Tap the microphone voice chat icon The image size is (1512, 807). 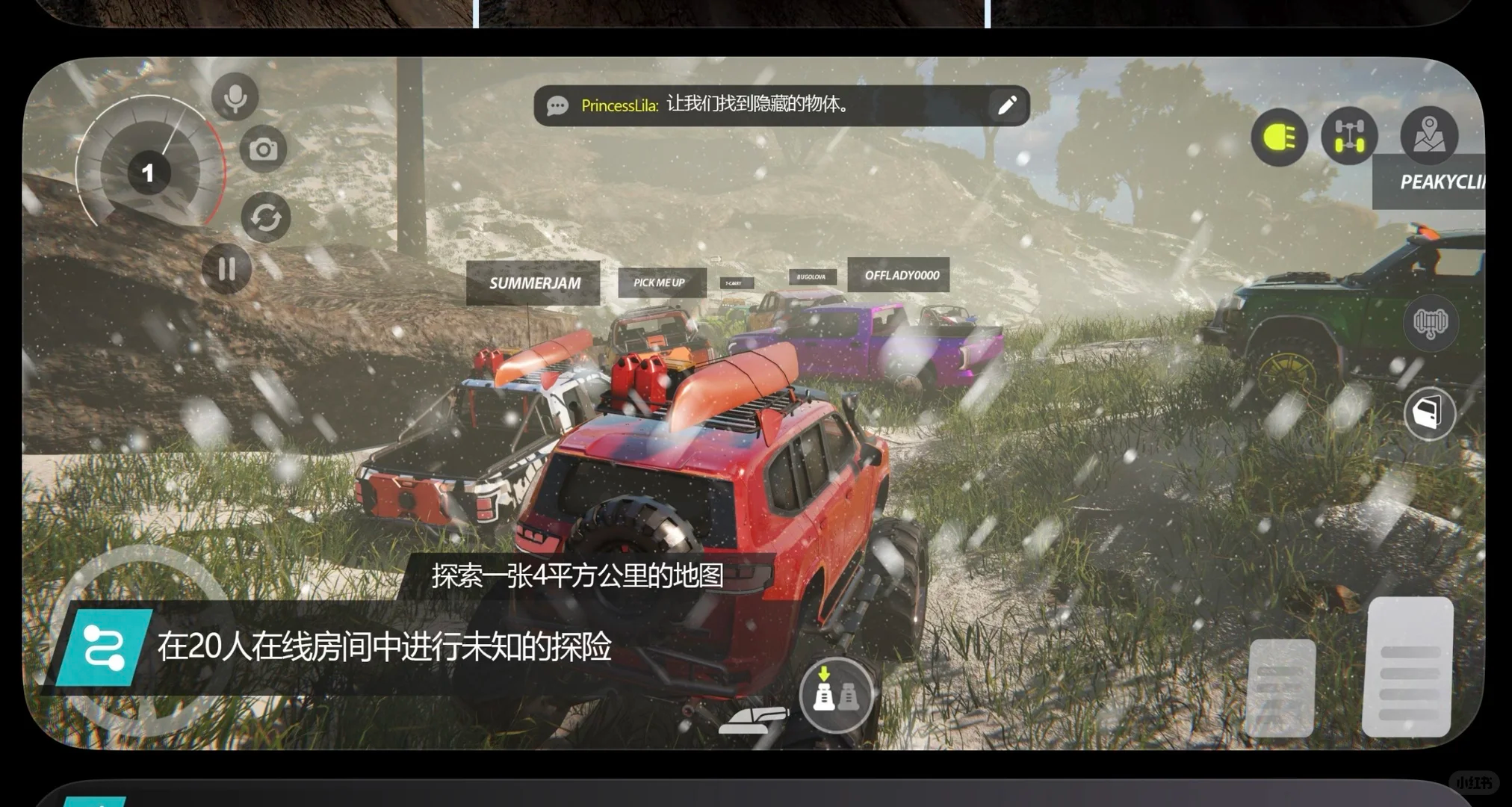tap(235, 98)
